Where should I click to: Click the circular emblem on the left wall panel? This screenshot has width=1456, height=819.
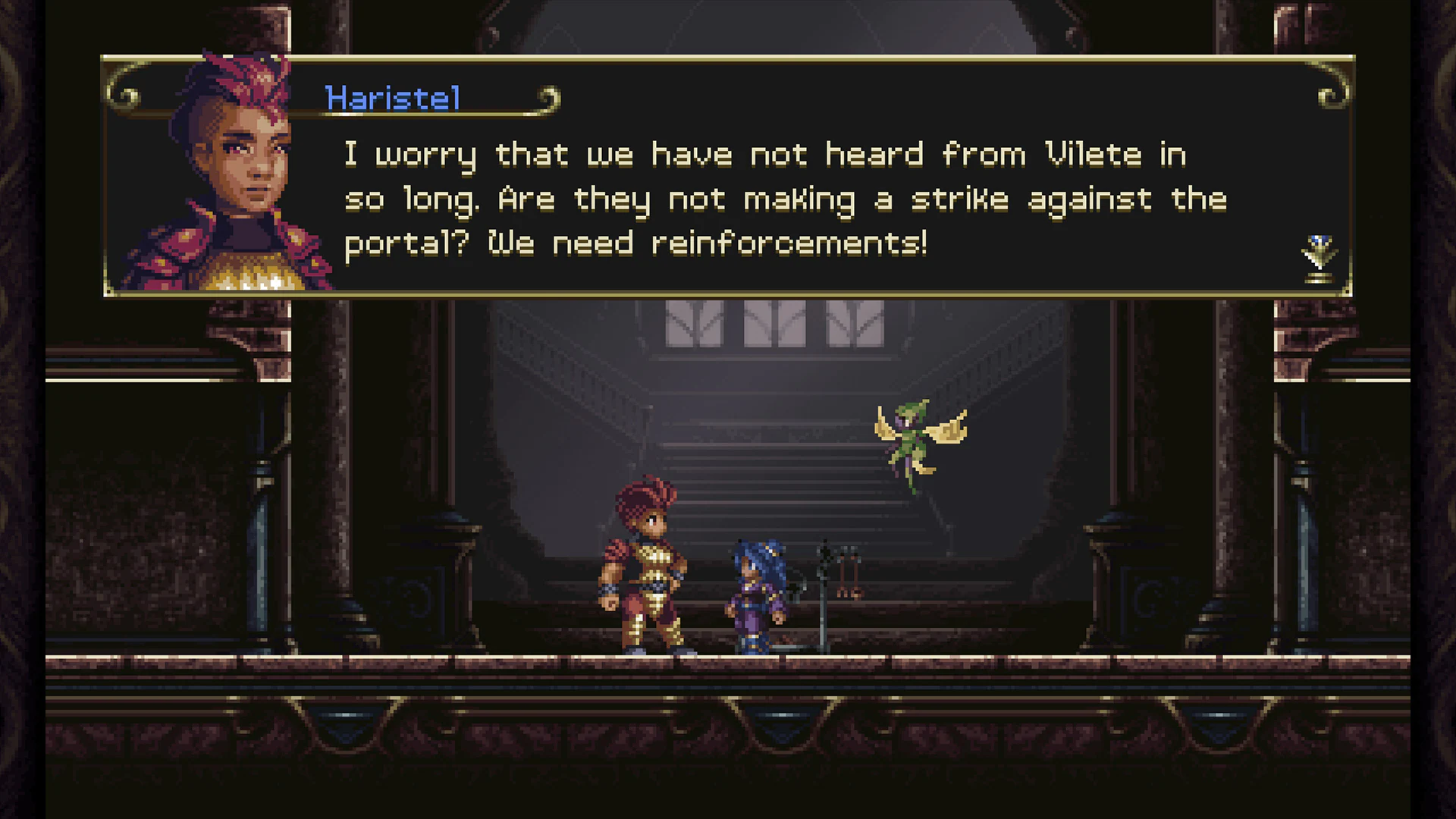click(x=416, y=599)
